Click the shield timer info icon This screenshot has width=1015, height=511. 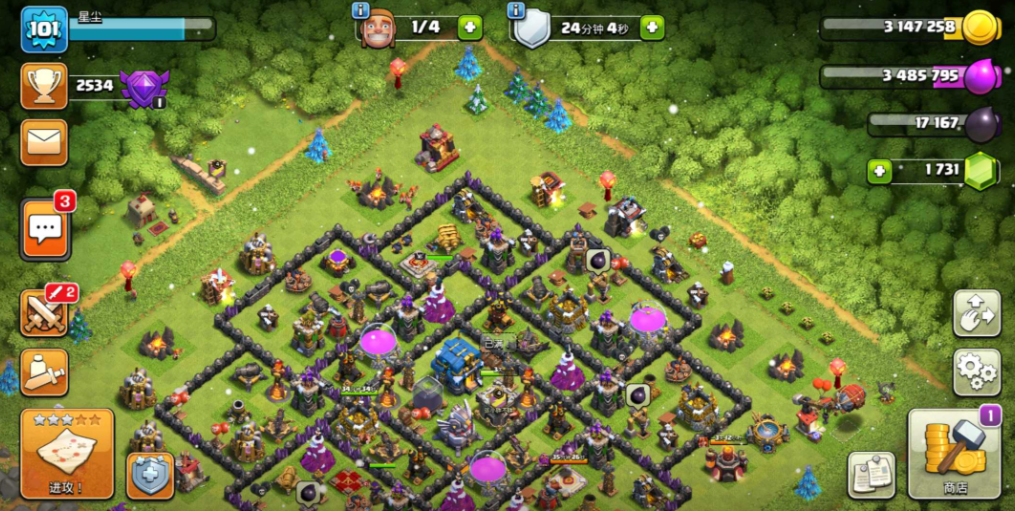click(516, 10)
